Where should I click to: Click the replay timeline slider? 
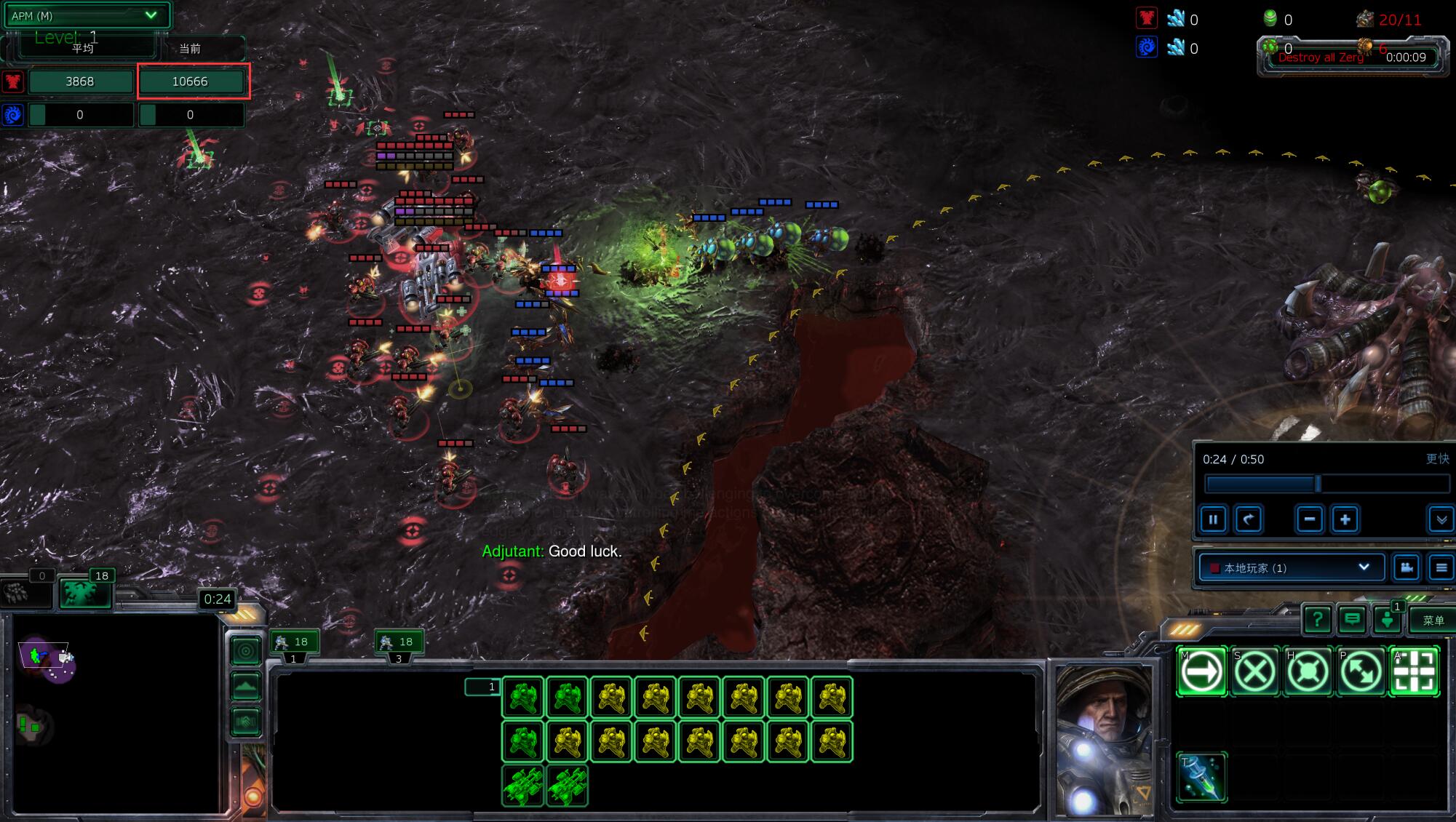[1326, 484]
